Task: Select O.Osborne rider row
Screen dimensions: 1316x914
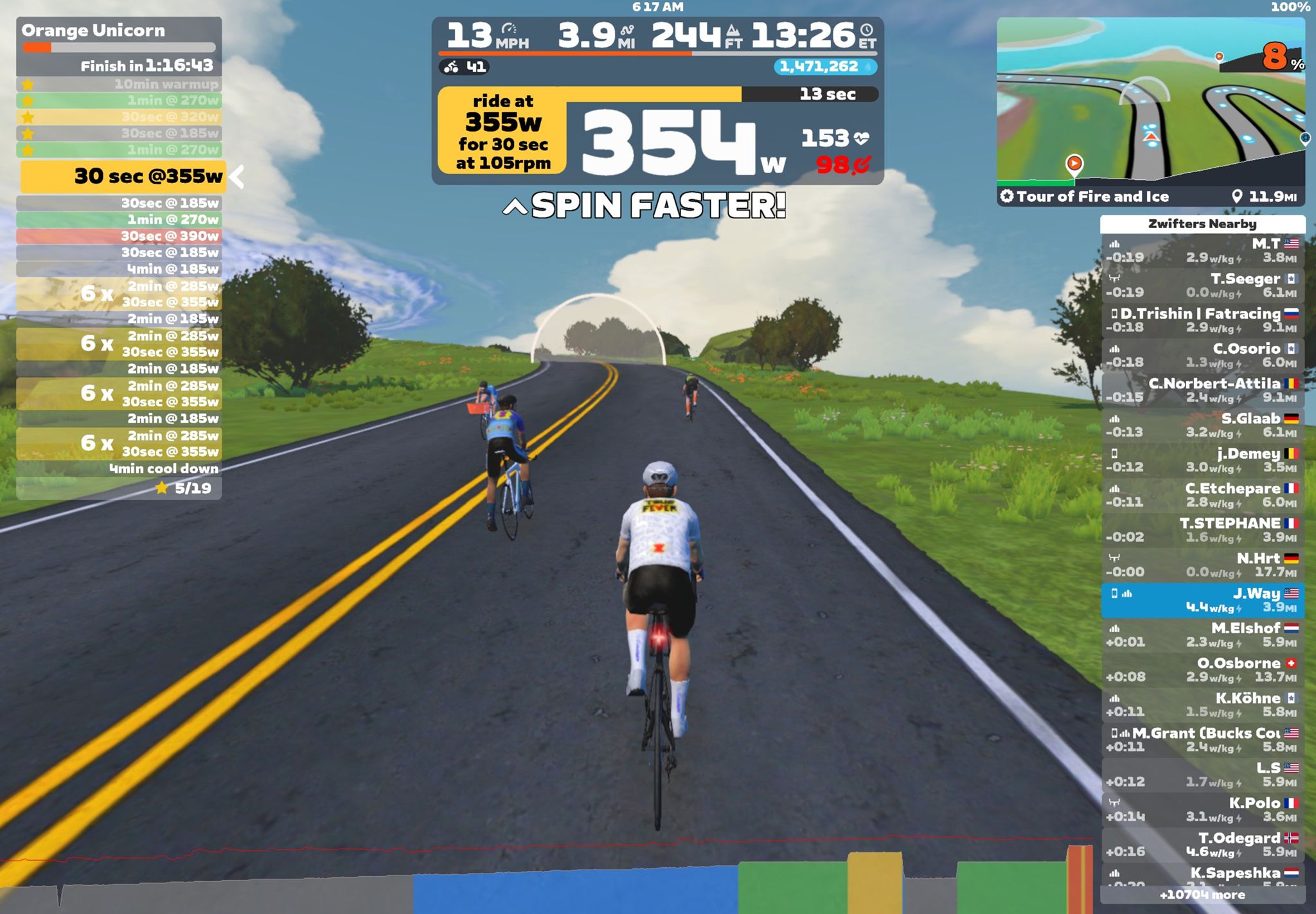Action: click(x=1202, y=670)
